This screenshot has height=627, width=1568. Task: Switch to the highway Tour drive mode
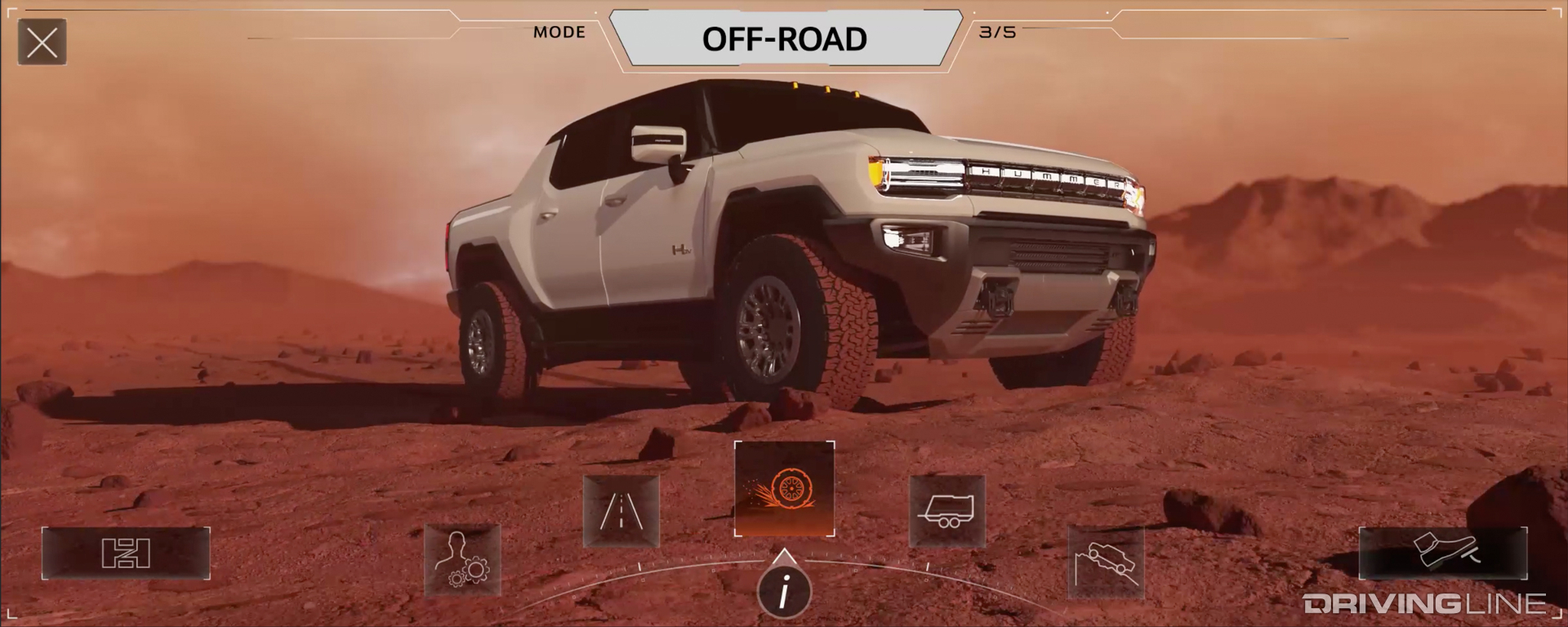point(621,510)
